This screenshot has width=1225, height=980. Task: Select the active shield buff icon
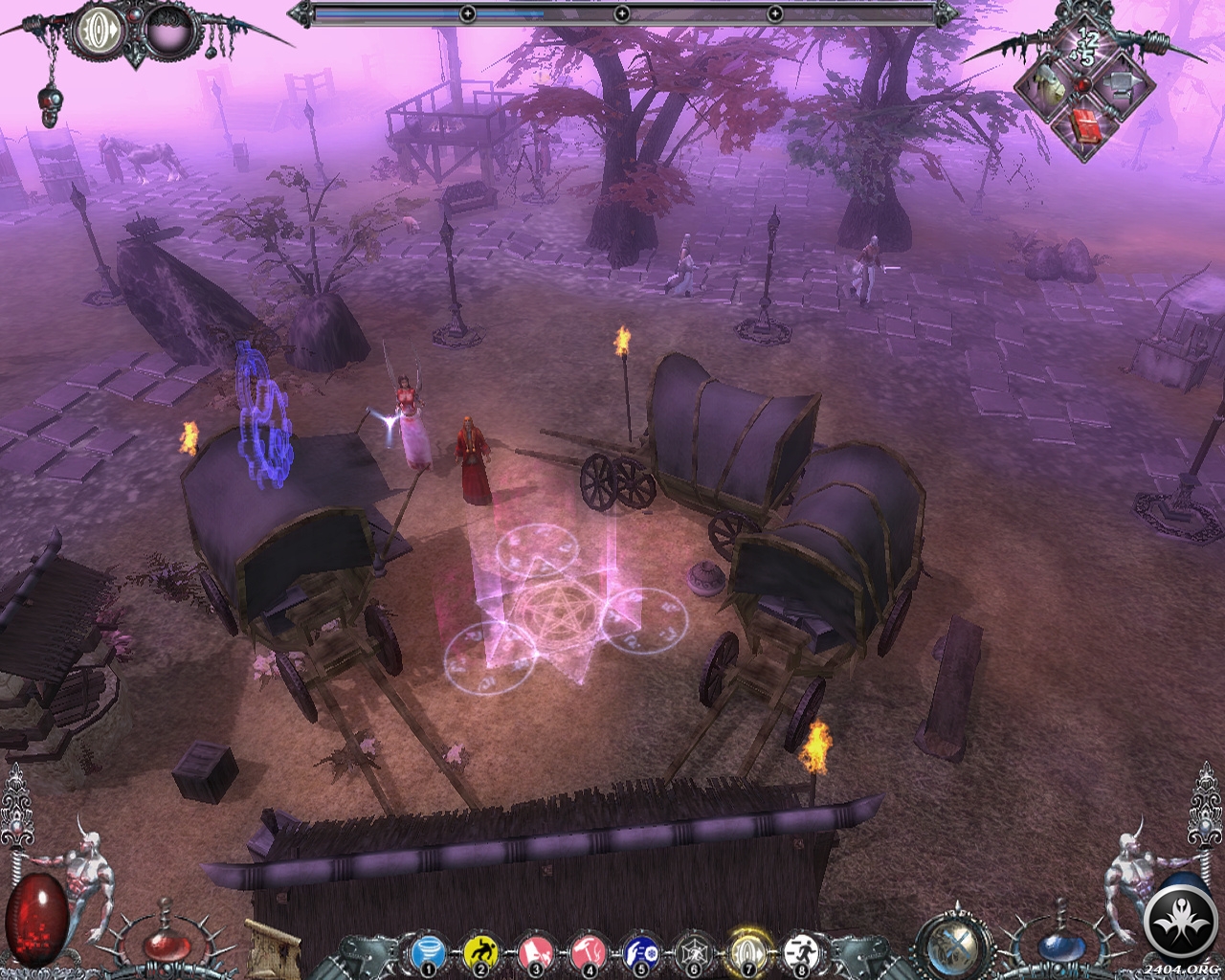tap(98, 29)
